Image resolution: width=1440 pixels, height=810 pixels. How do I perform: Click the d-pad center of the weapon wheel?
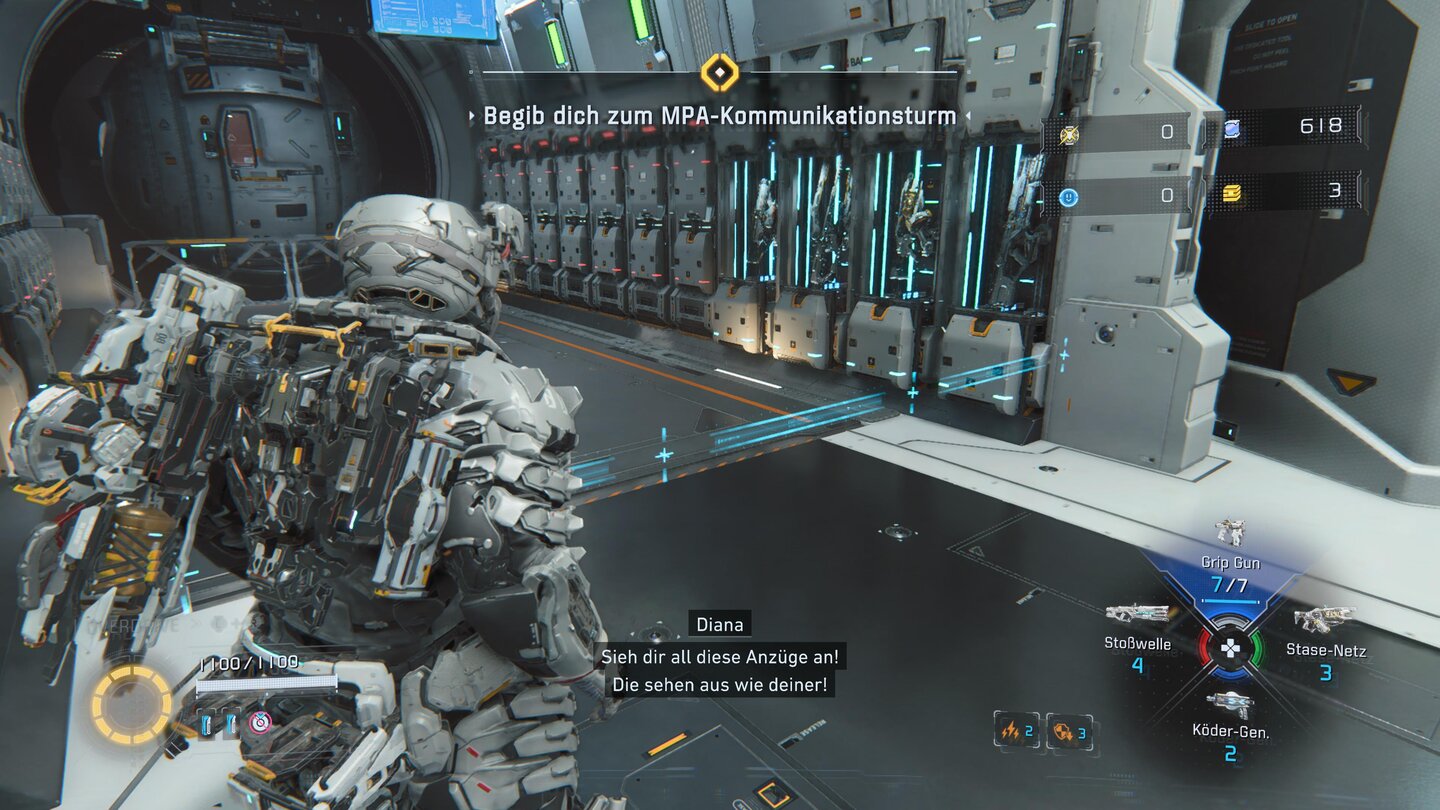pos(1231,649)
